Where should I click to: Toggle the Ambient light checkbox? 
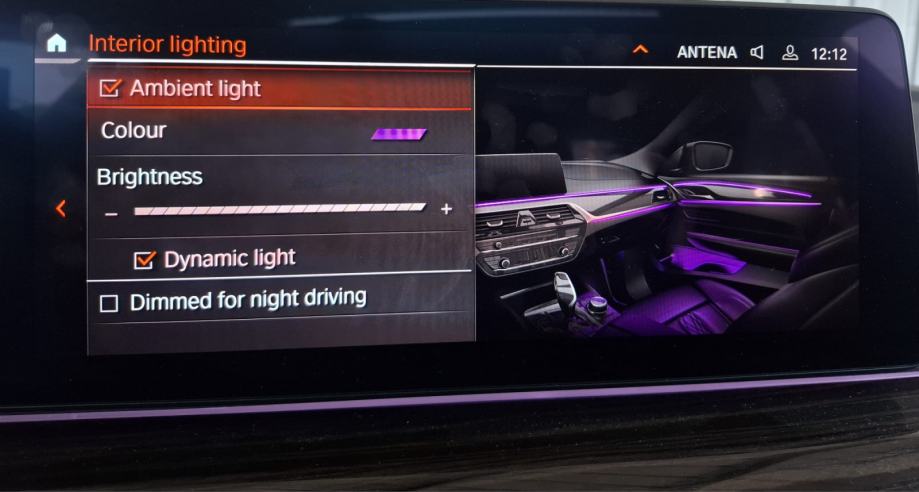pyautogui.click(x=110, y=89)
